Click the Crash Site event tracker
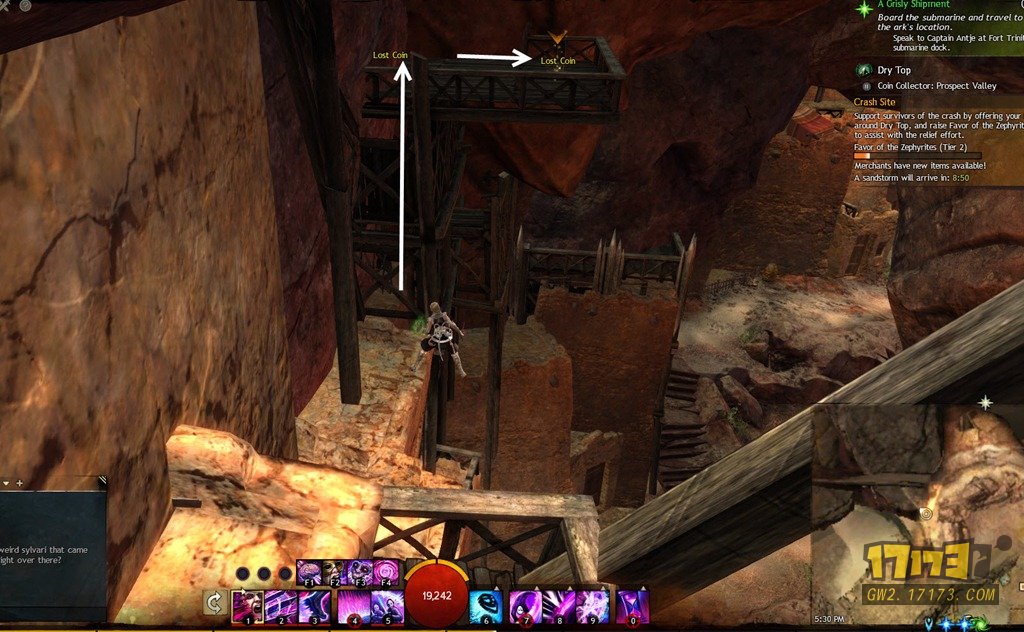Image resolution: width=1024 pixels, height=632 pixels. pyautogui.click(x=875, y=102)
